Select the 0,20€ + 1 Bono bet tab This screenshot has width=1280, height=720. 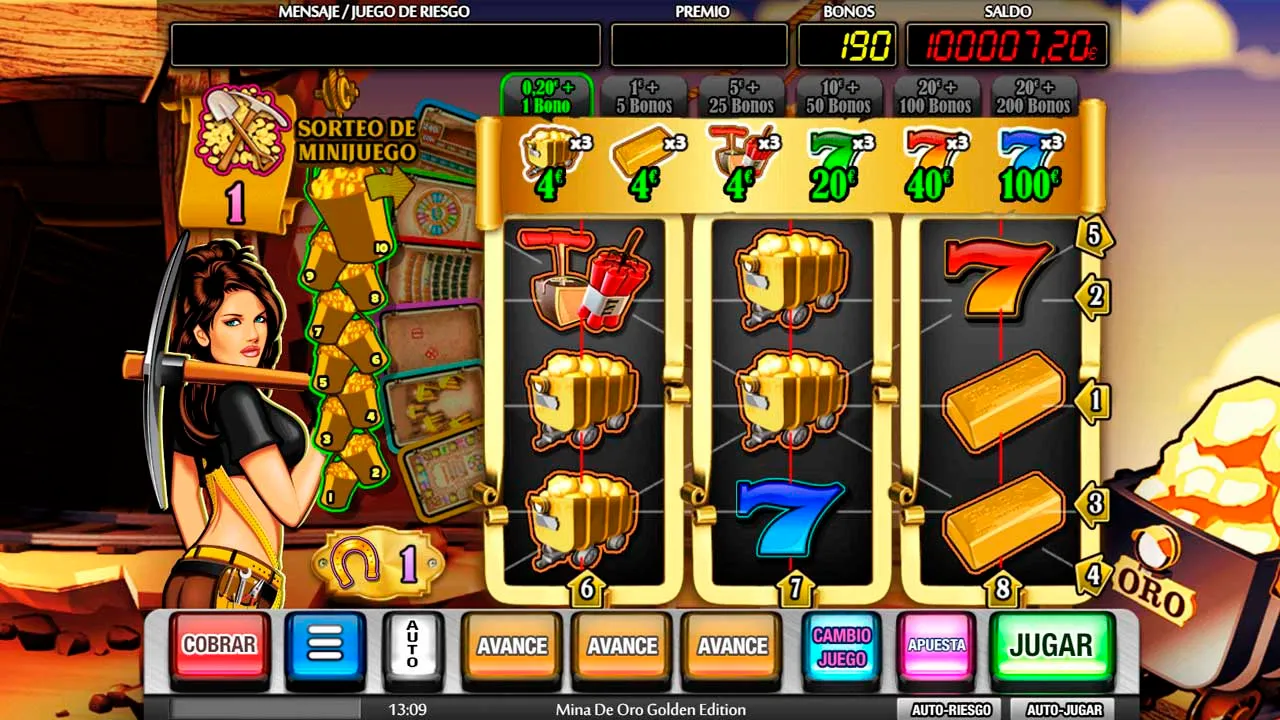(x=546, y=97)
